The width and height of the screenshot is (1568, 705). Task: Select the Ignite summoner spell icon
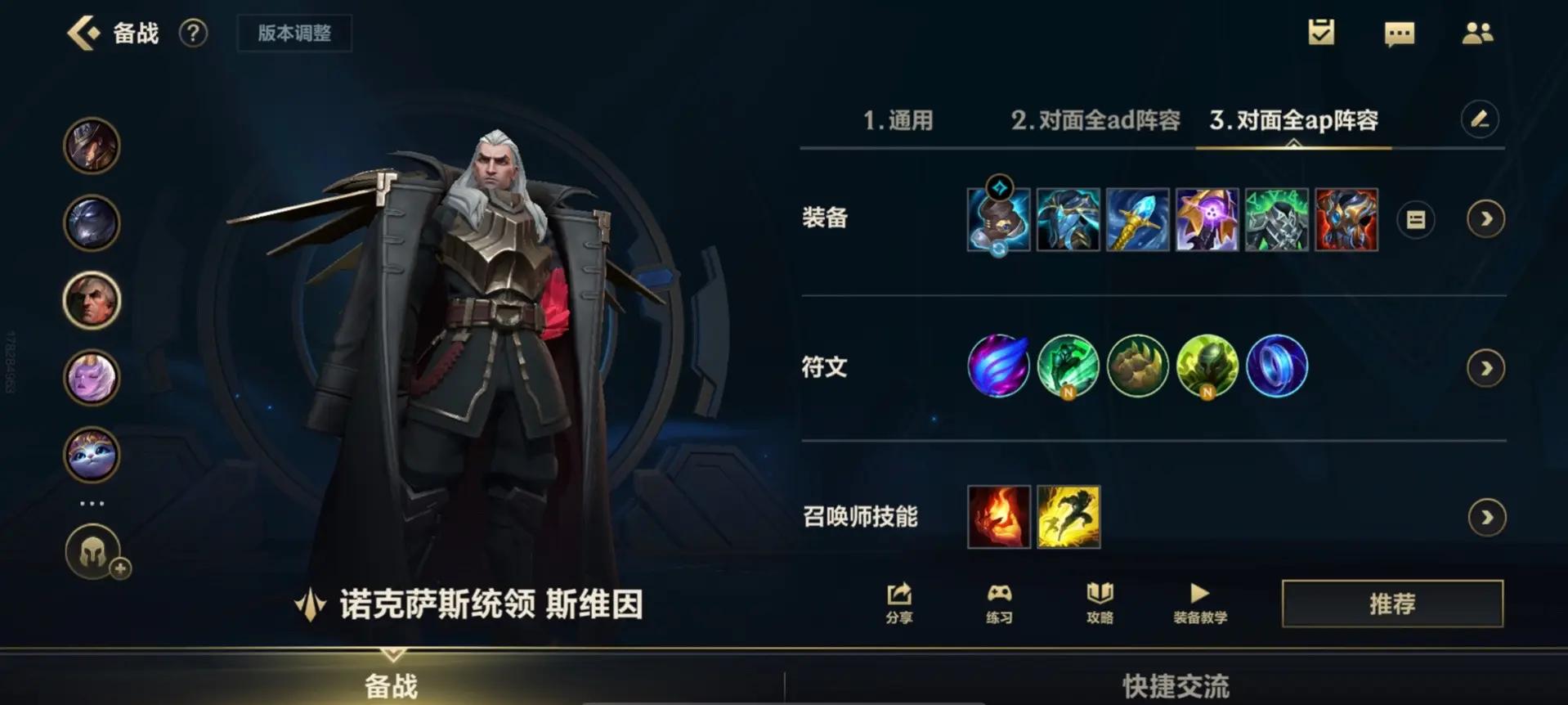tap(998, 517)
